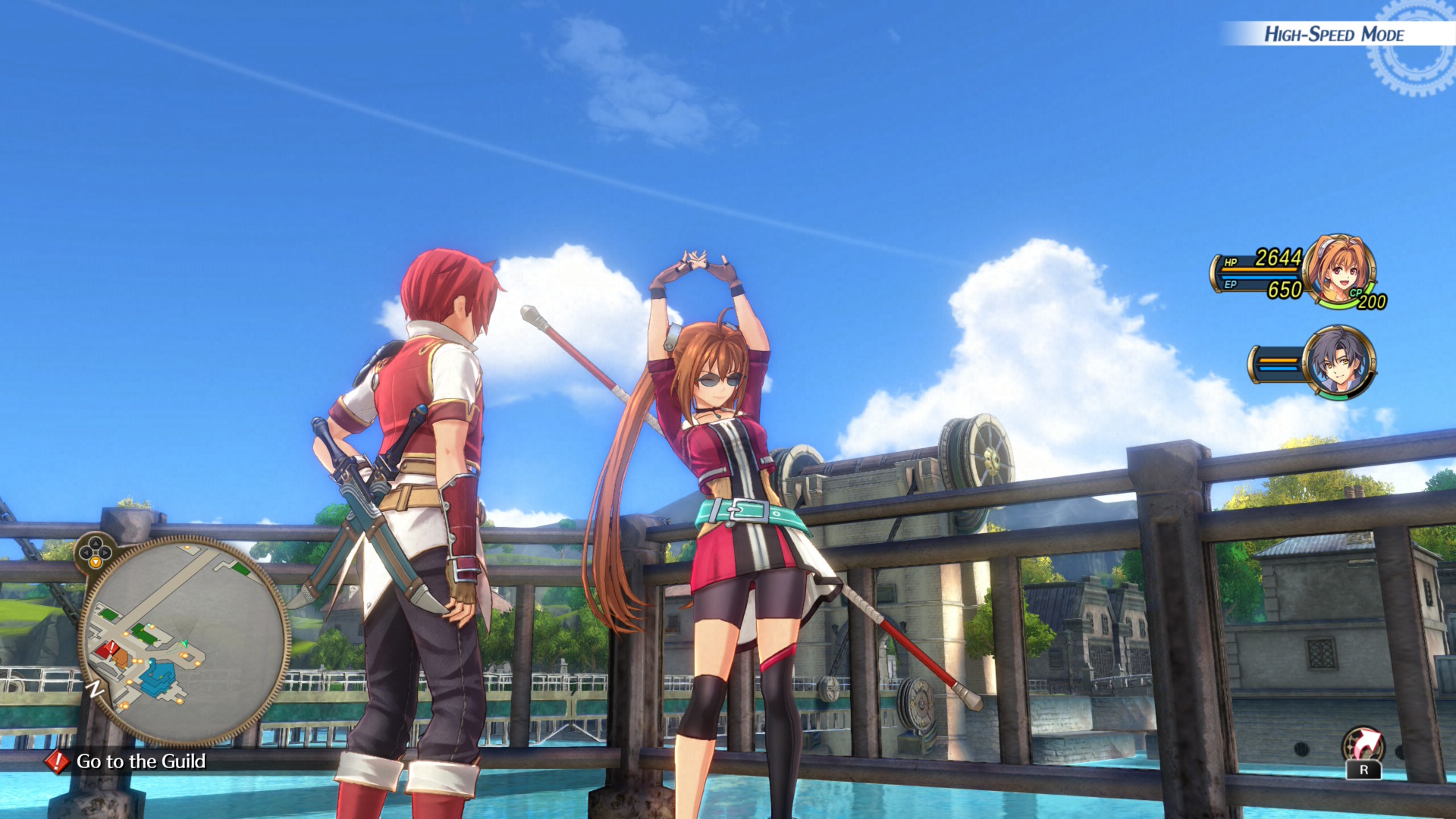This screenshot has width=1456, height=819.
Task: Click the four-dot emblem above the minimap
Action: (x=95, y=551)
